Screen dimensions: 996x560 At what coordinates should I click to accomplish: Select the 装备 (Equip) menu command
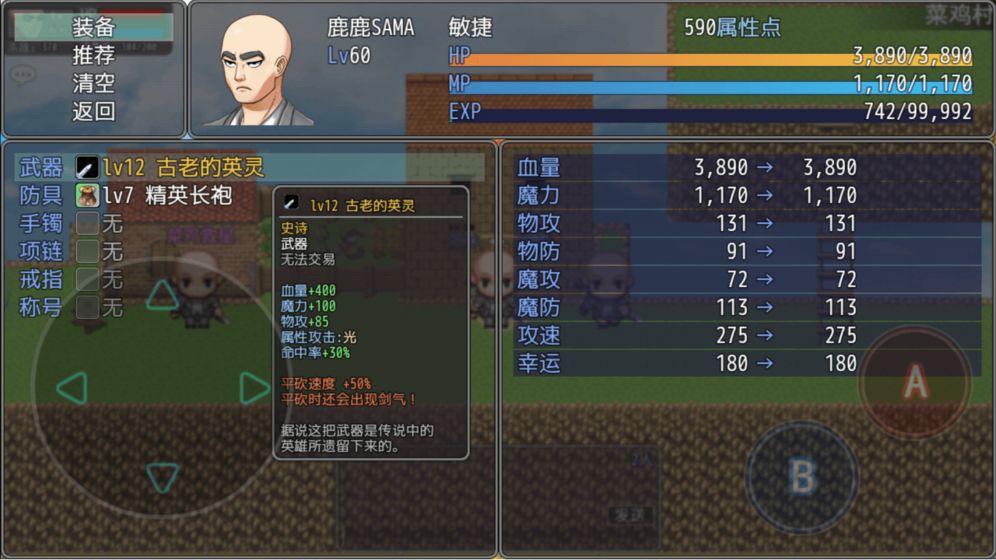[94, 27]
